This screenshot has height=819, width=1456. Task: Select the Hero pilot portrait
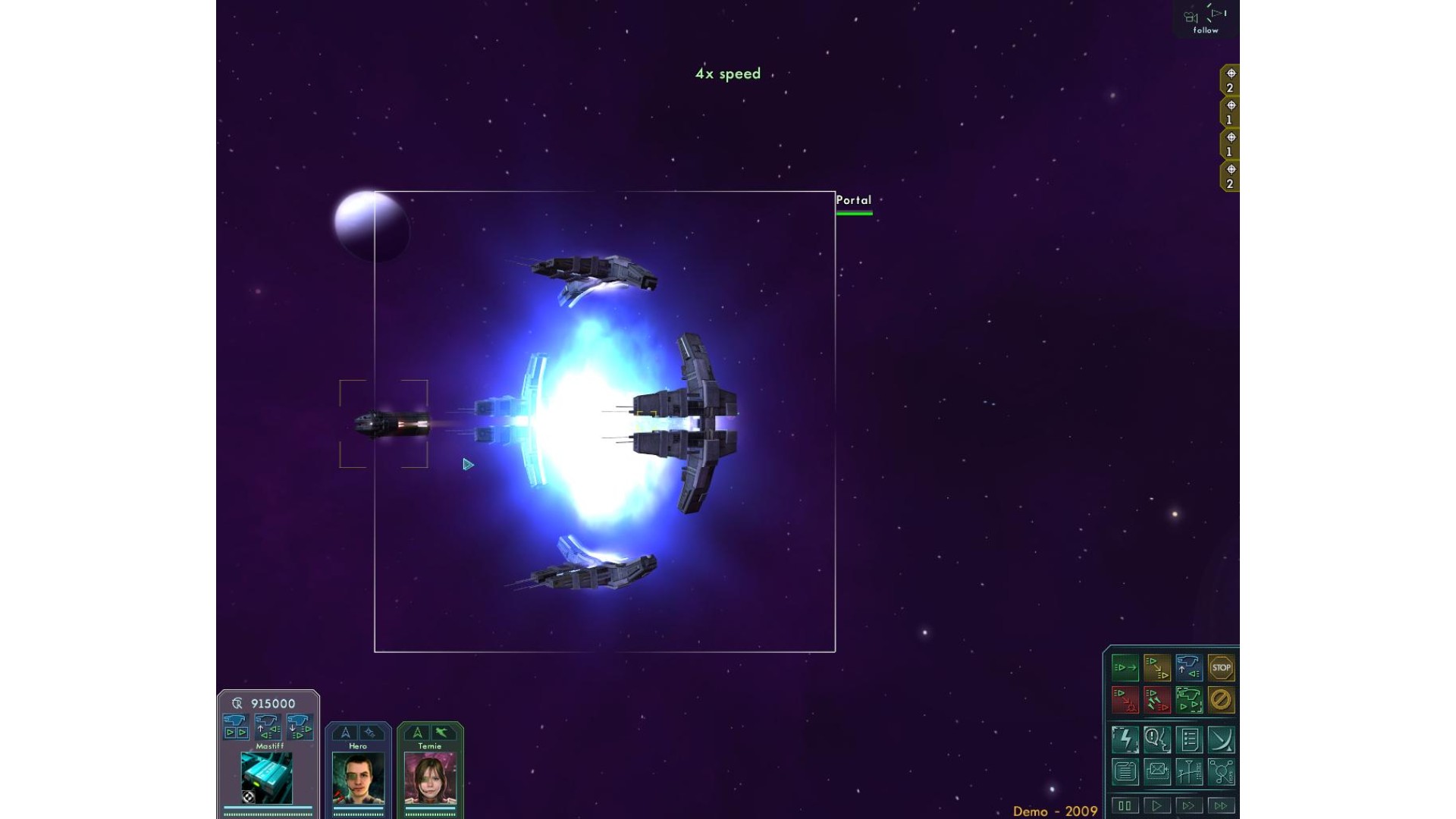(358, 778)
